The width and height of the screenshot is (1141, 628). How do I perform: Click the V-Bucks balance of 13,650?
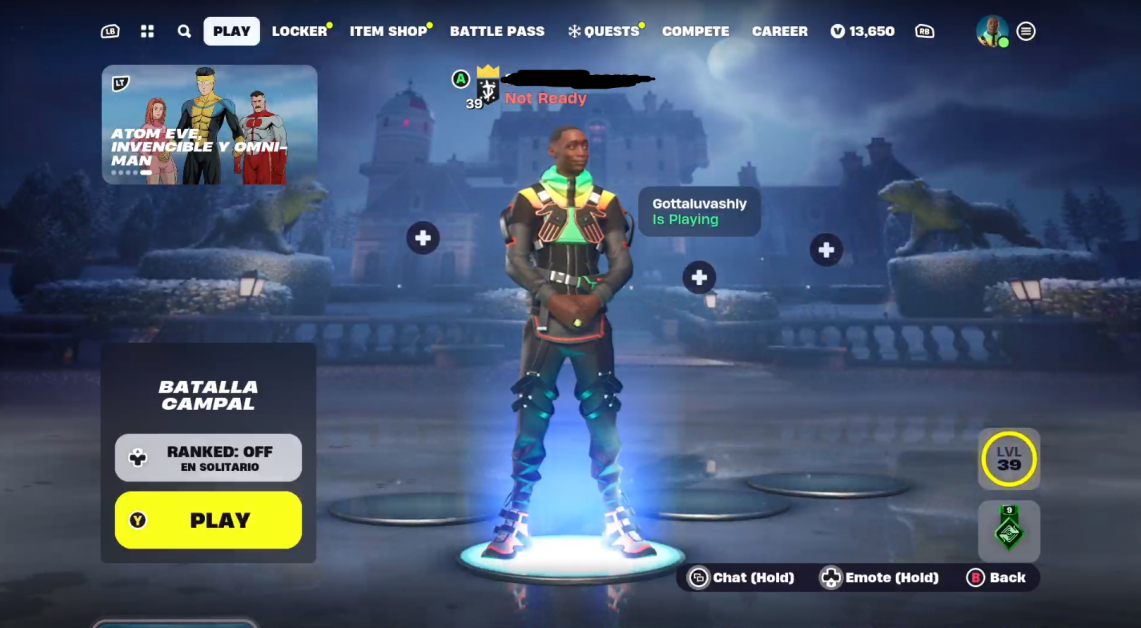coord(862,31)
